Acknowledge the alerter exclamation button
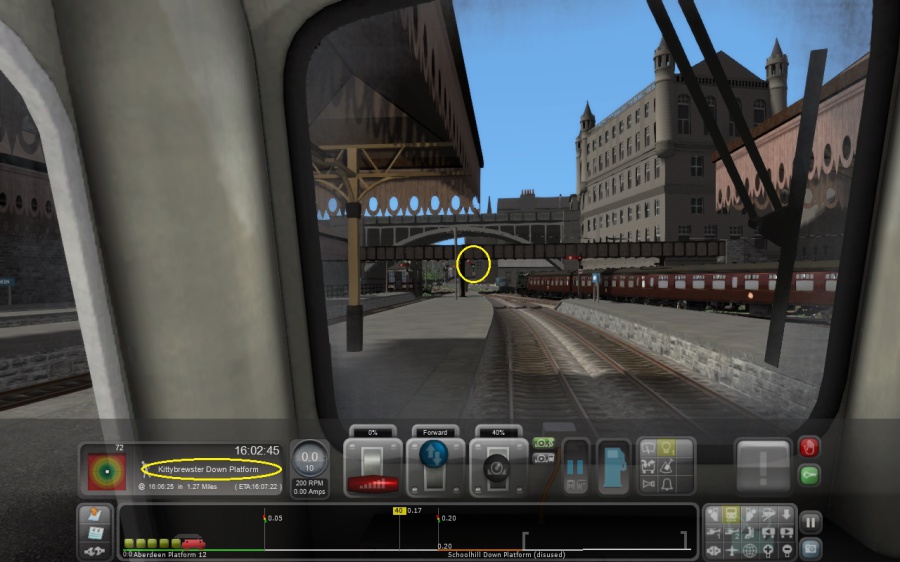This screenshot has width=900, height=562. 763,465
